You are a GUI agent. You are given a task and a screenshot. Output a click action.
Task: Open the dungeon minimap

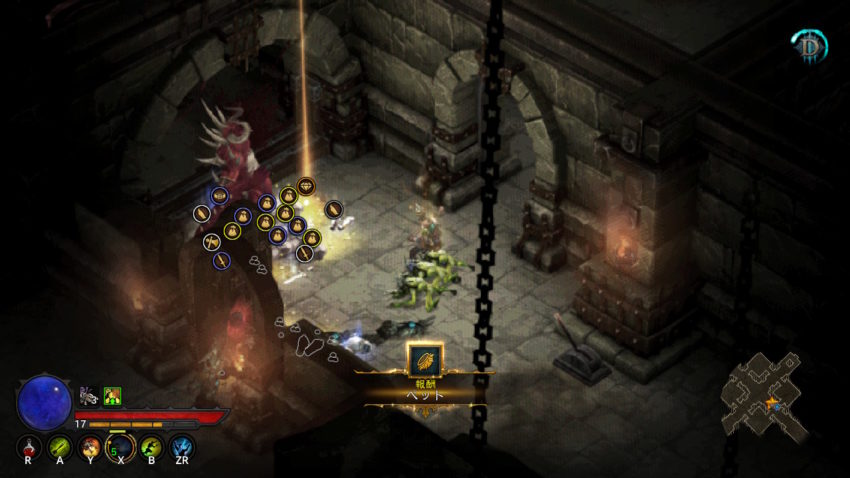pyautogui.click(x=765, y=396)
